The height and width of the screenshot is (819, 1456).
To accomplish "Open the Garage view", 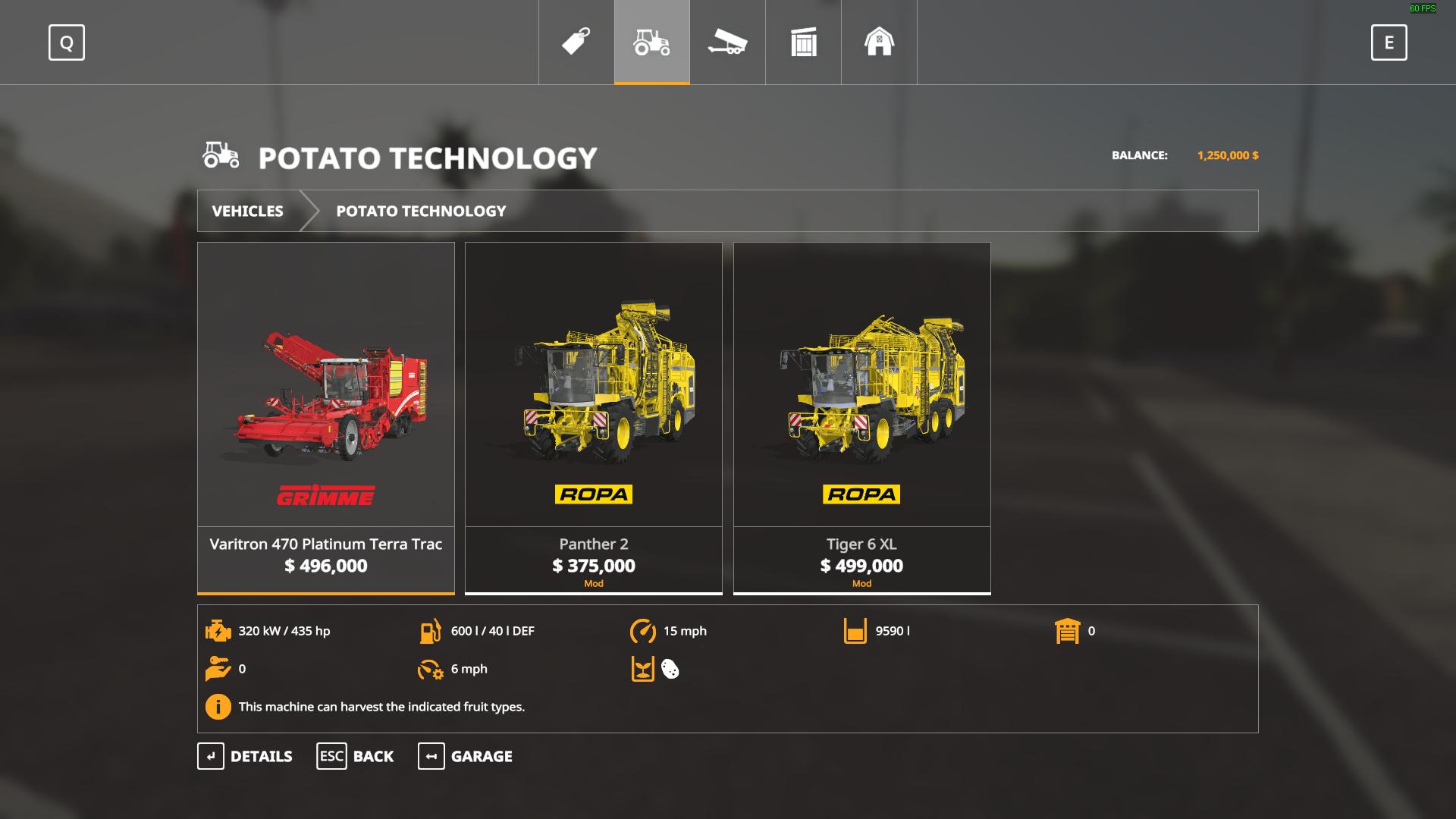I will (x=465, y=756).
